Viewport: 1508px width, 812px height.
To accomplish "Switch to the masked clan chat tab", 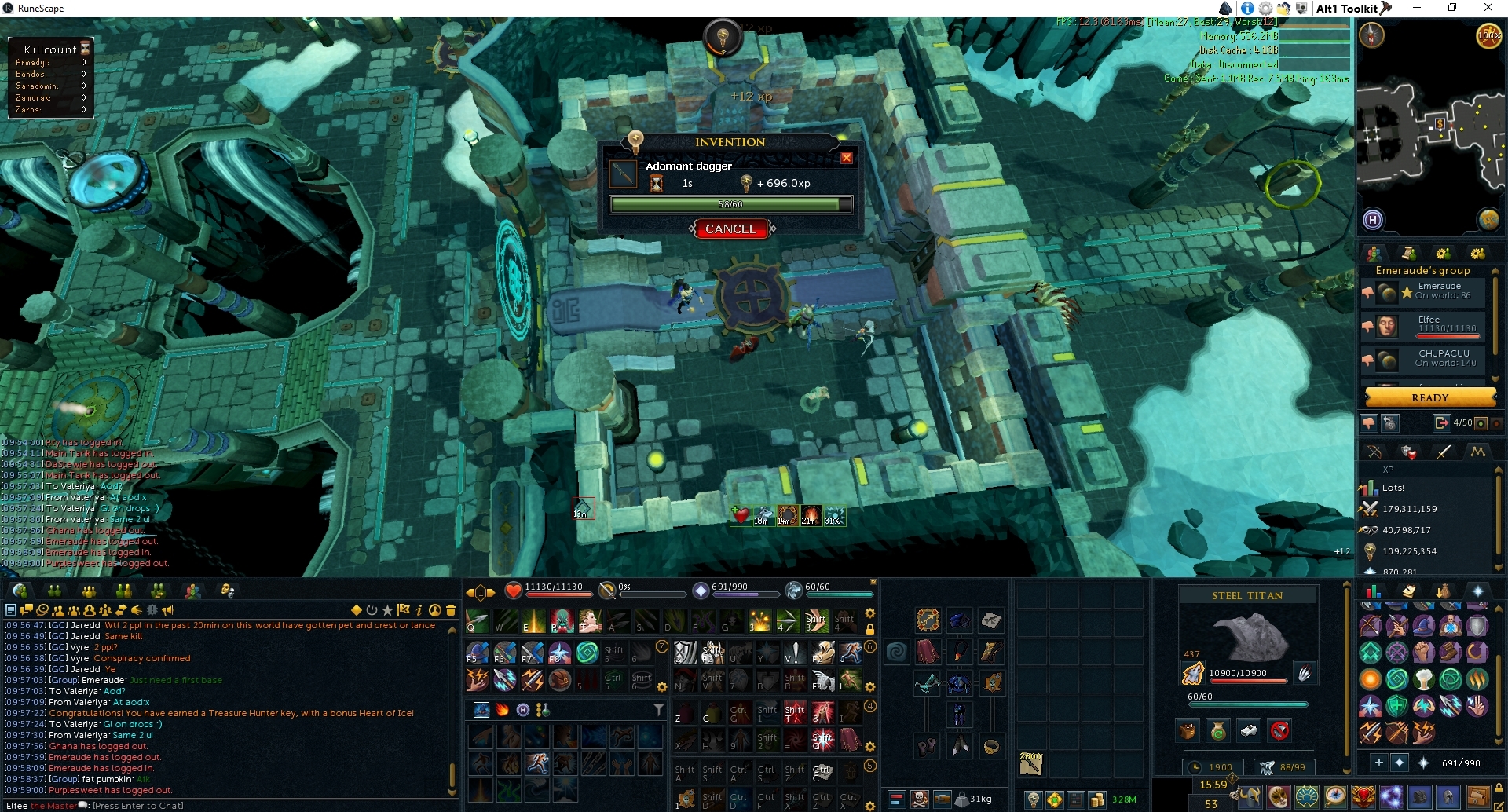I will [226, 591].
